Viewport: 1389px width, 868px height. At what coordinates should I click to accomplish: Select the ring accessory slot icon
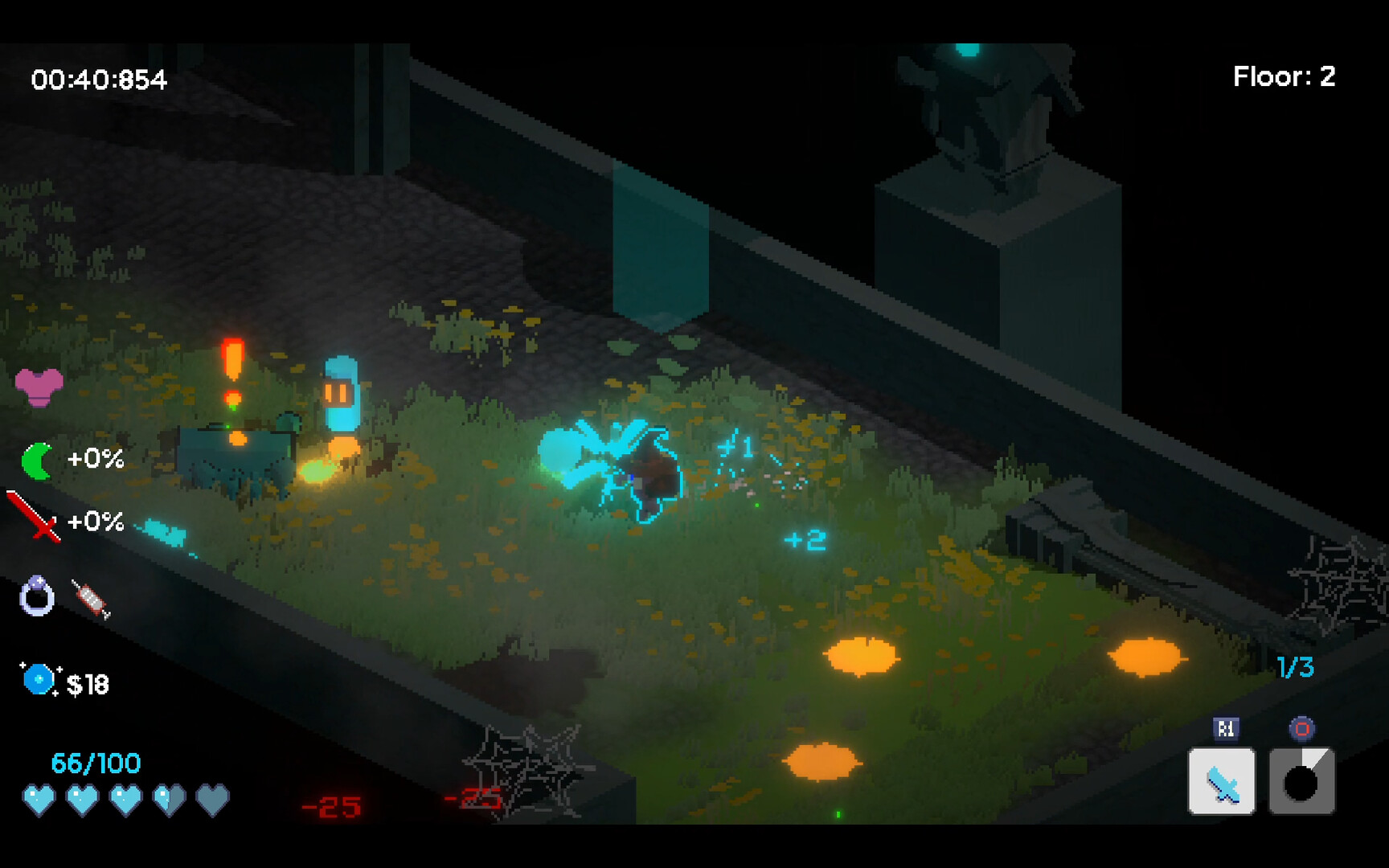[36, 595]
